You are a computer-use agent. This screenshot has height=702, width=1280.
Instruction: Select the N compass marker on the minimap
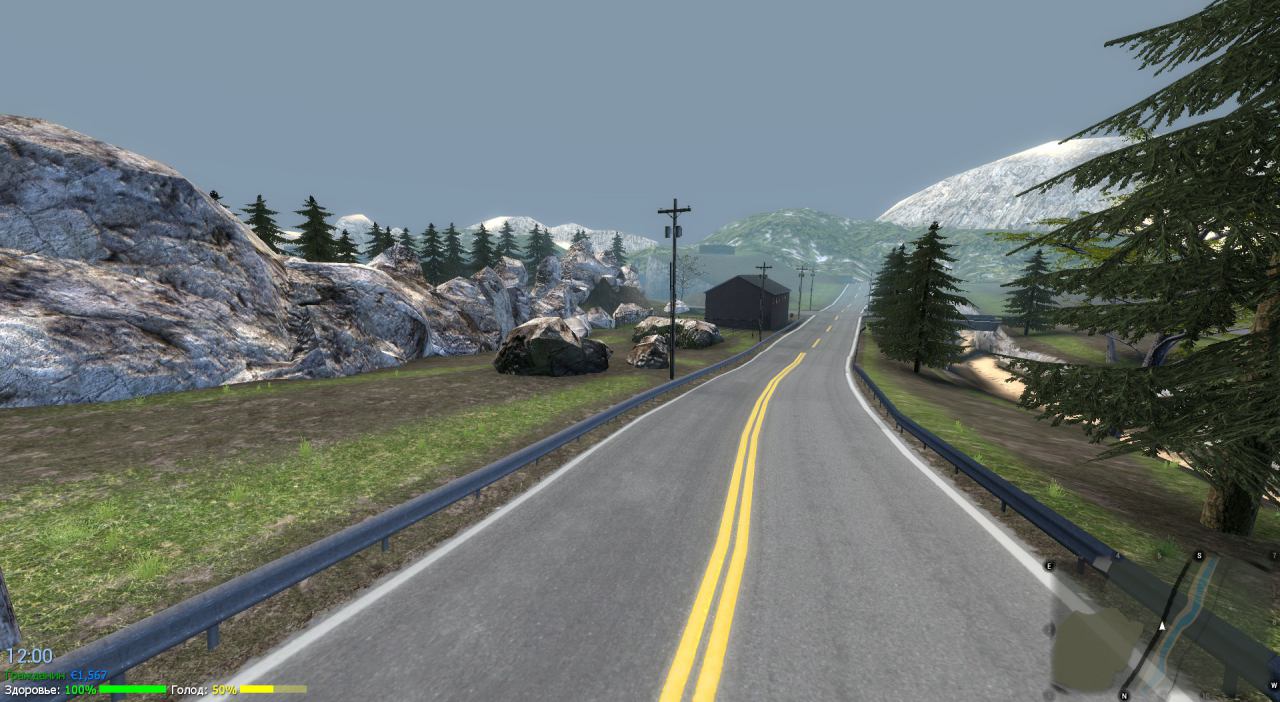[x=1124, y=695]
